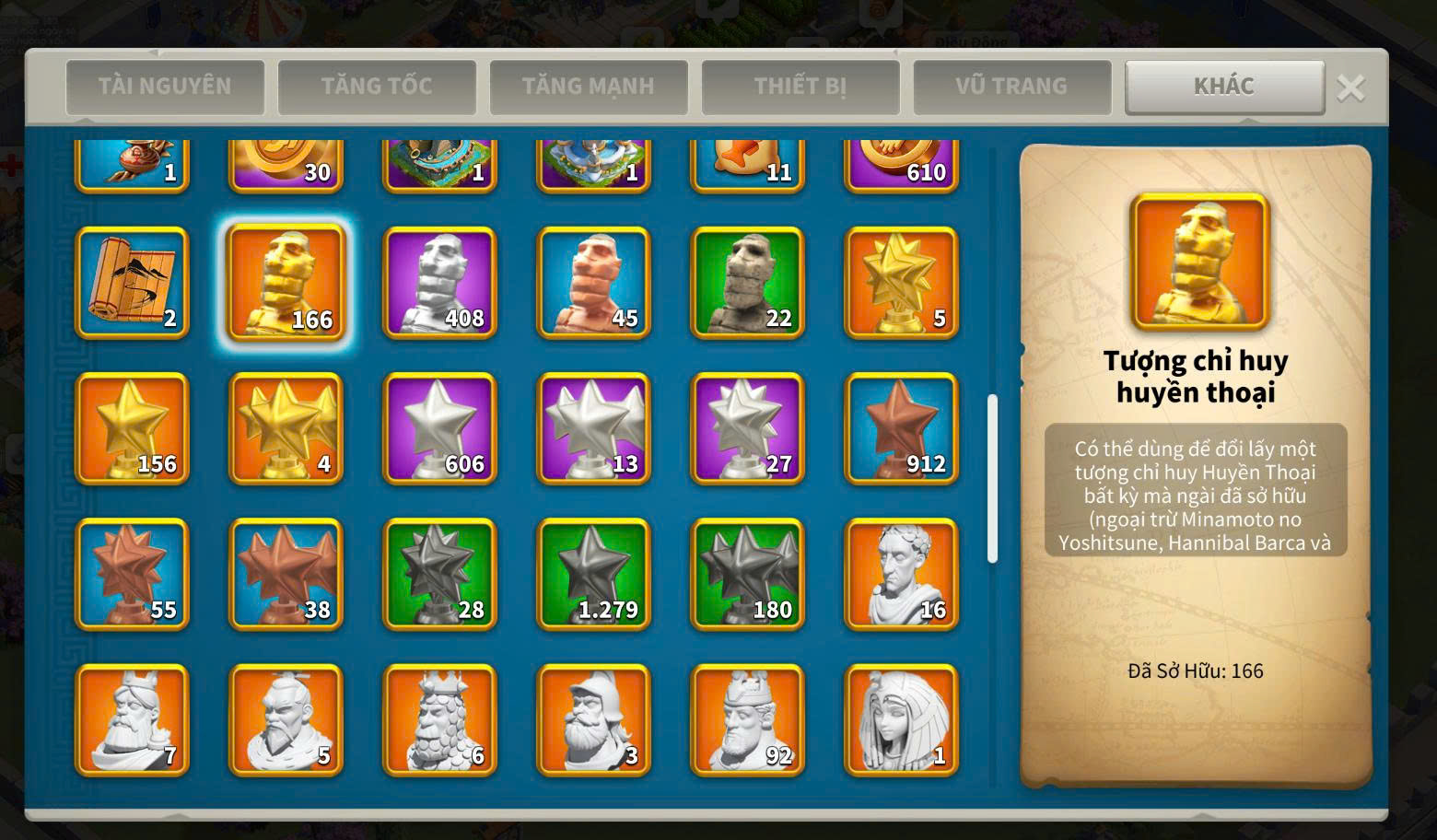The height and width of the screenshot is (840, 1437).
Task: Pick the single bronze star with 912
Action: pos(901,428)
